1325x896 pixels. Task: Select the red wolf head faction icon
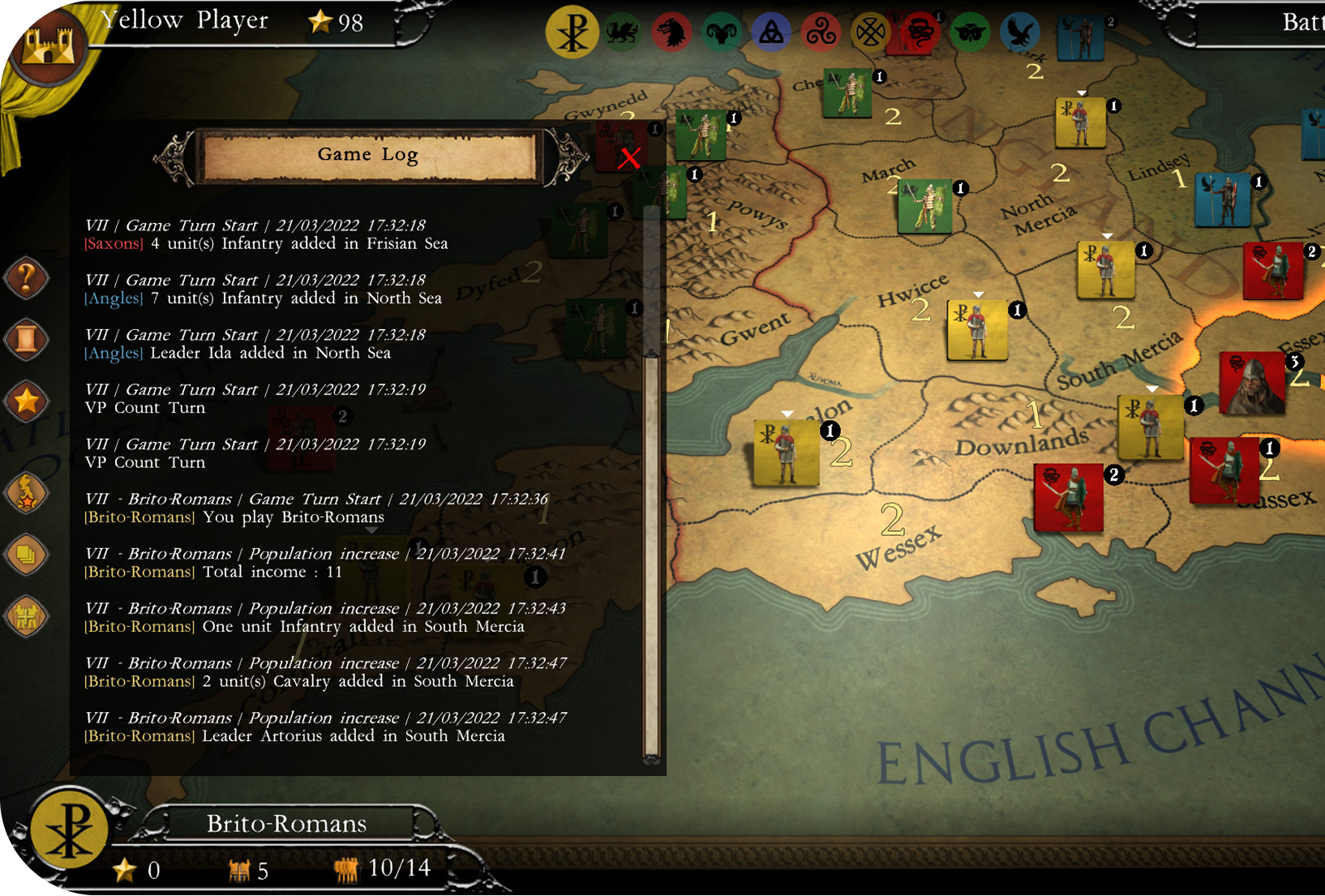(x=671, y=33)
